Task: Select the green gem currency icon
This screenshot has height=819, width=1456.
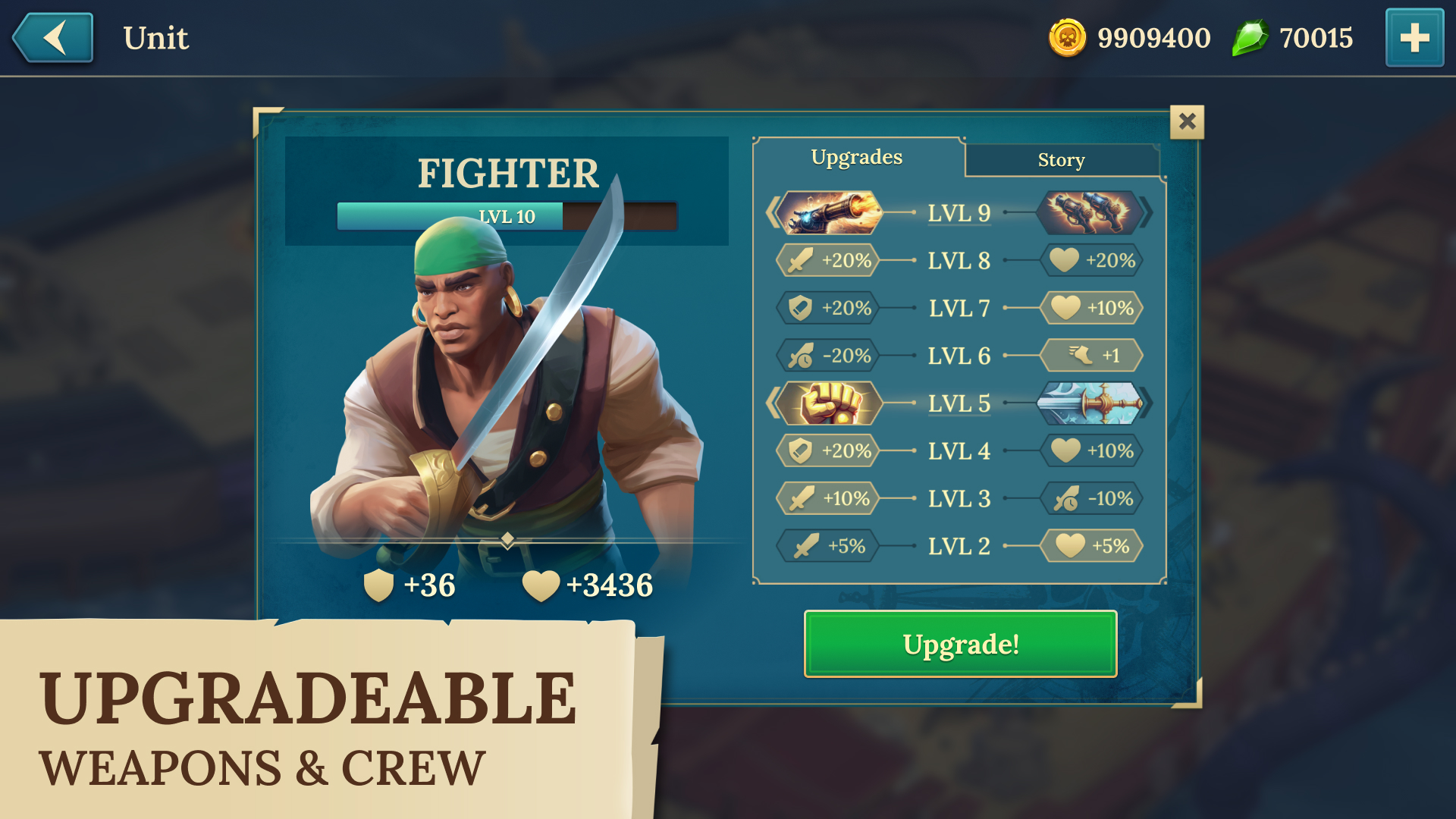Action: [x=1251, y=37]
